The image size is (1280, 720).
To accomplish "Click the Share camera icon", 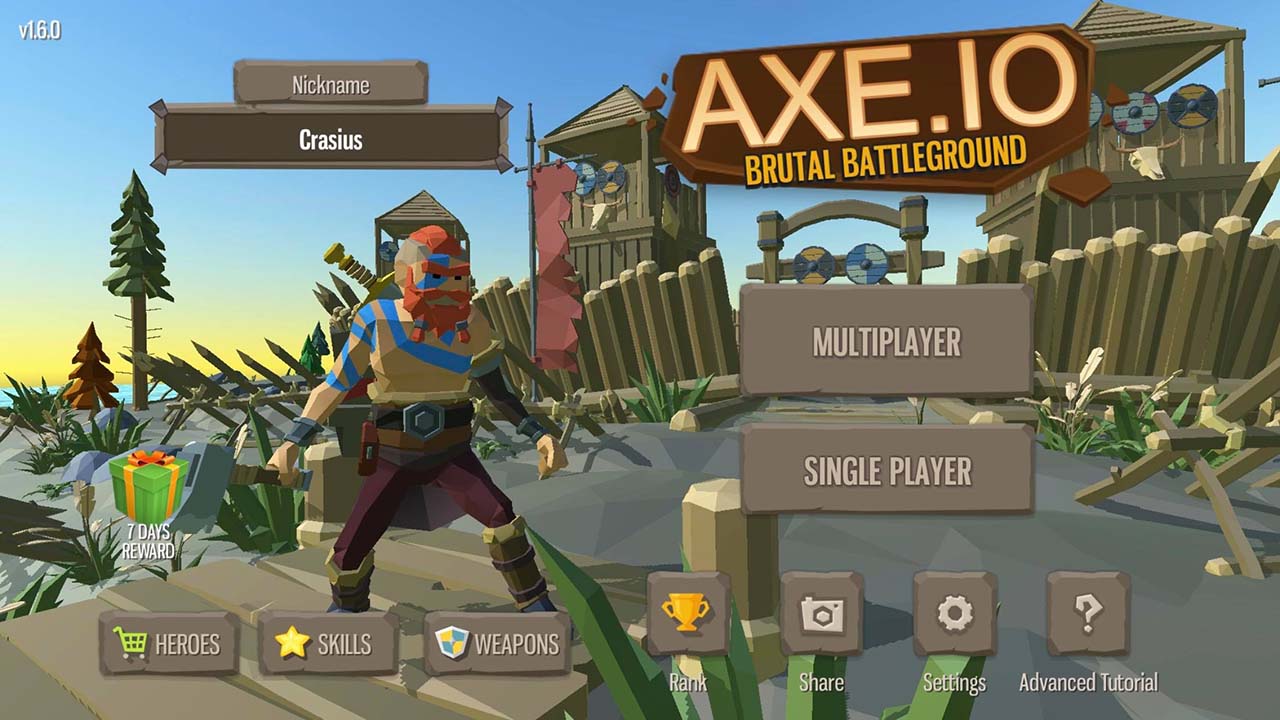I will [822, 612].
